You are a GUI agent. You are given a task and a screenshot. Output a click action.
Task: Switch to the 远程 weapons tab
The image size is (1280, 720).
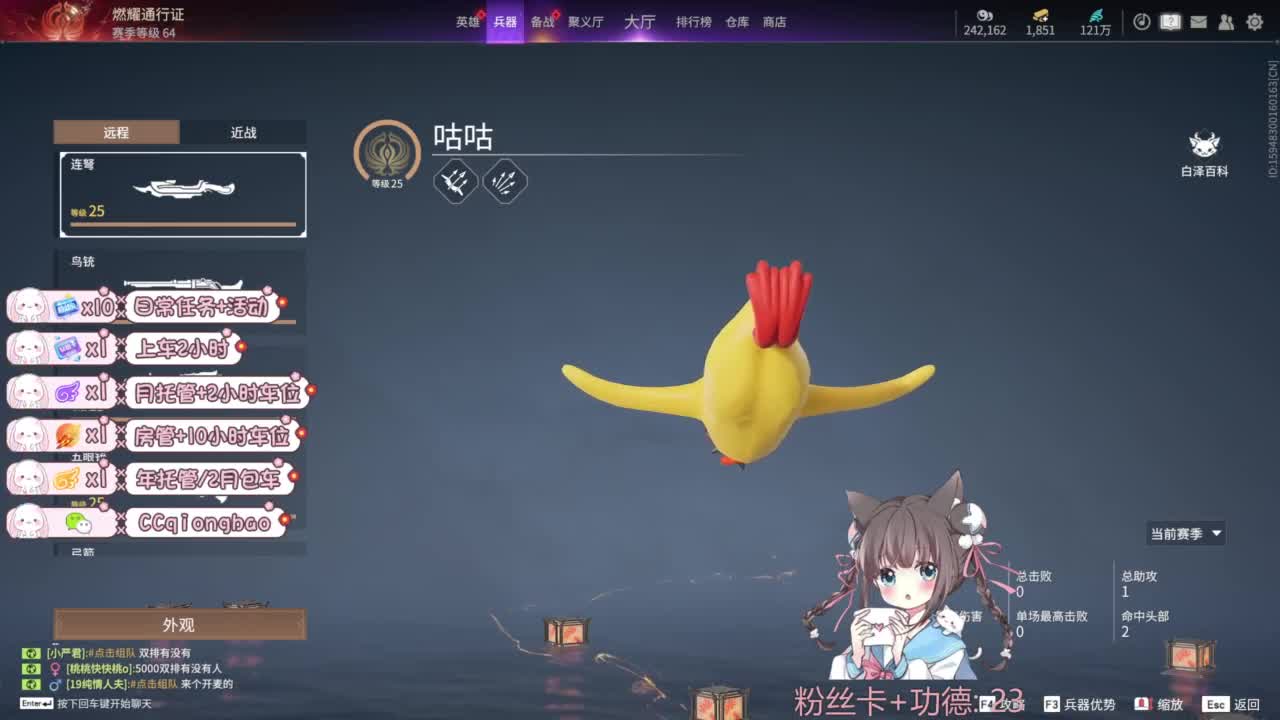point(117,132)
